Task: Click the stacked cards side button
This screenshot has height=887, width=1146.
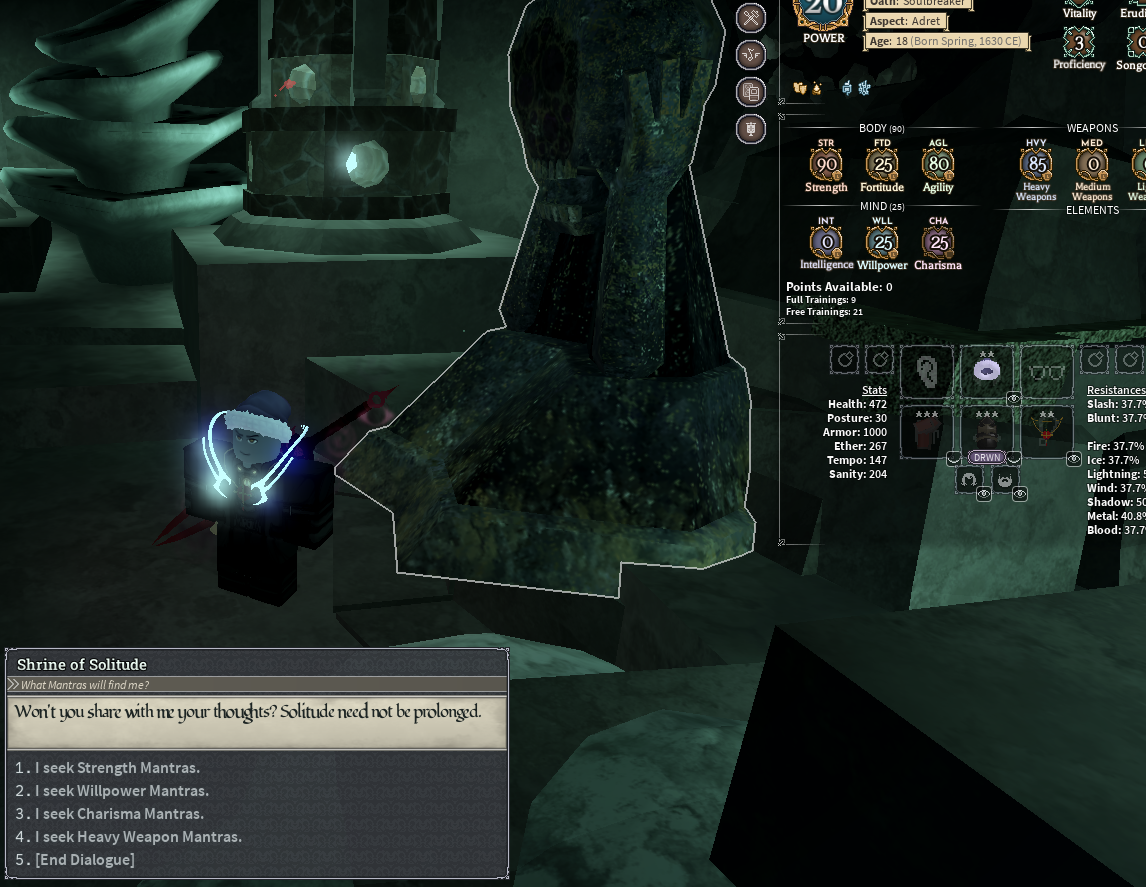Action: (751, 92)
